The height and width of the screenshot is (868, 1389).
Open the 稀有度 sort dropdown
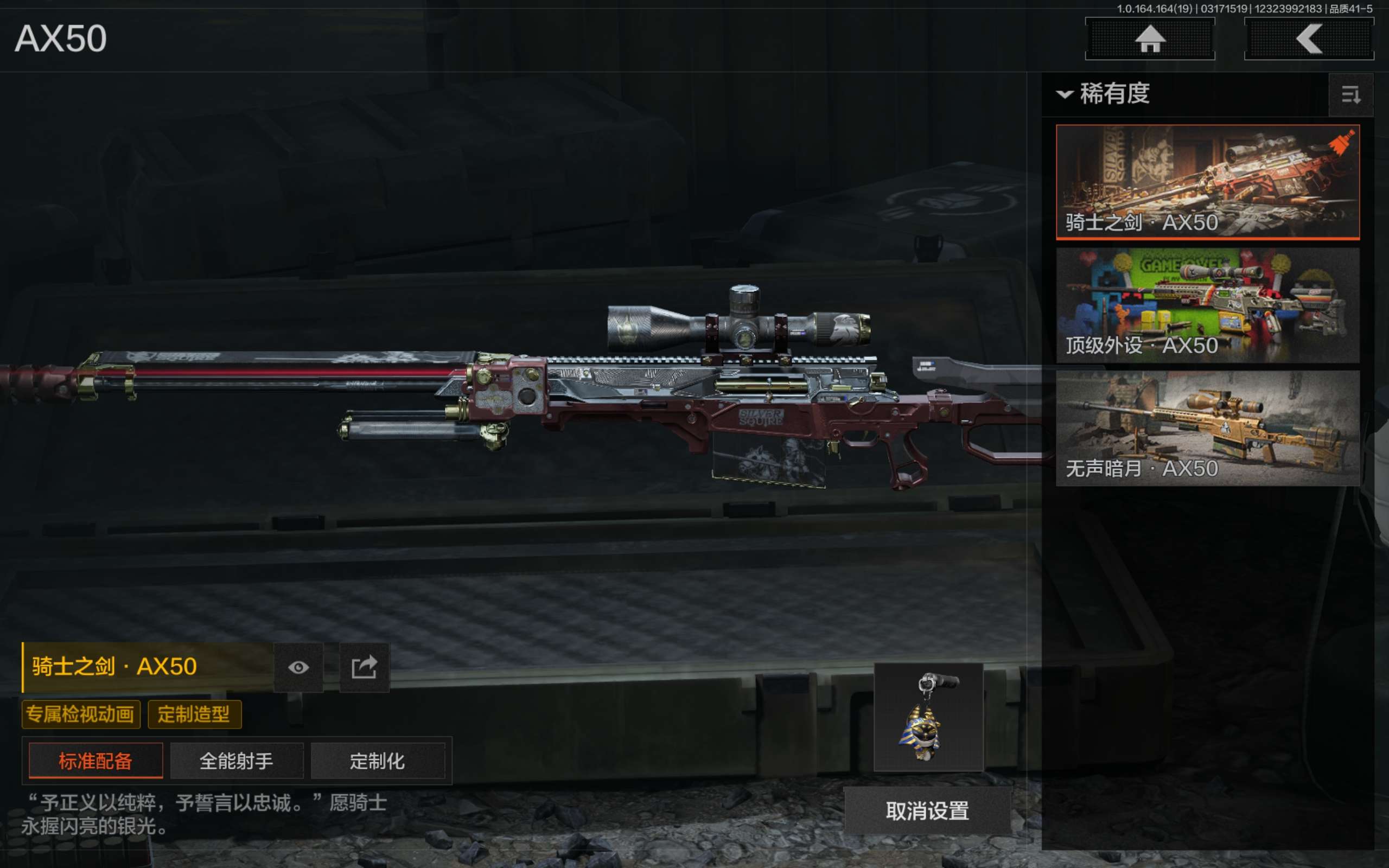(1104, 93)
